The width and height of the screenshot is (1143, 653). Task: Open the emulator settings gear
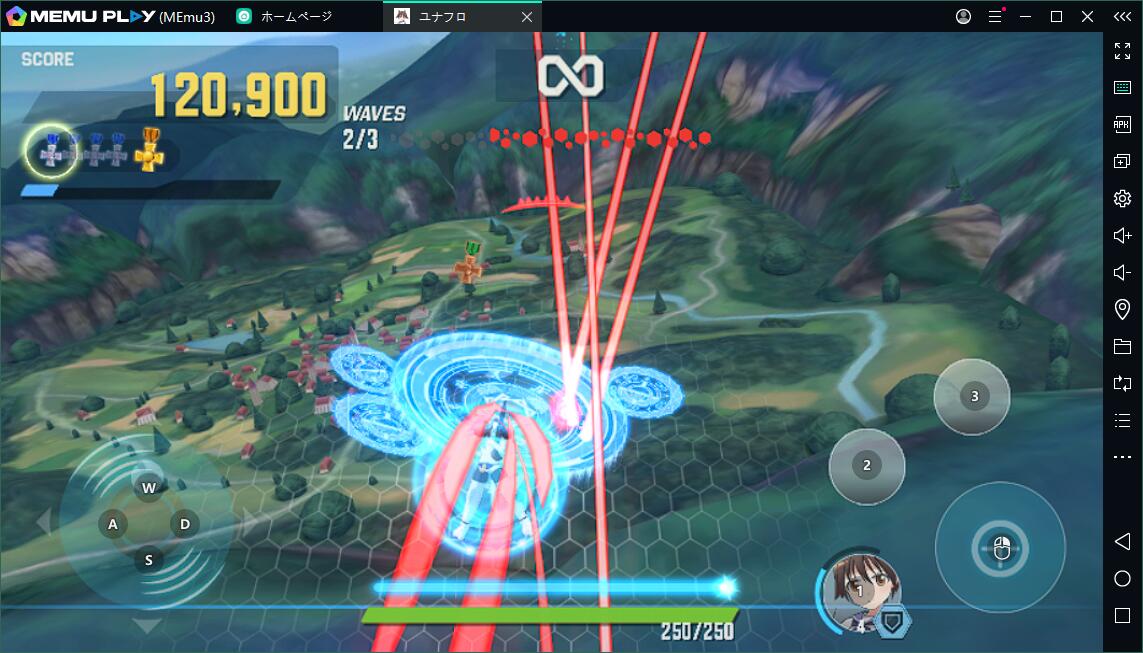pos(1122,198)
